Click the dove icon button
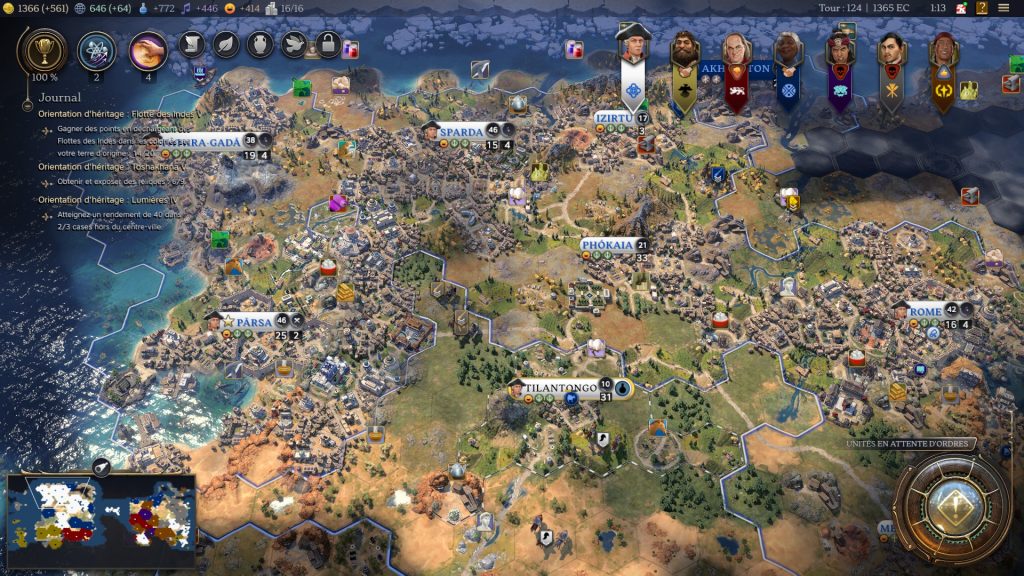The width and height of the screenshot is (1024, 576). pyautogui.click(x=293, y=44)
